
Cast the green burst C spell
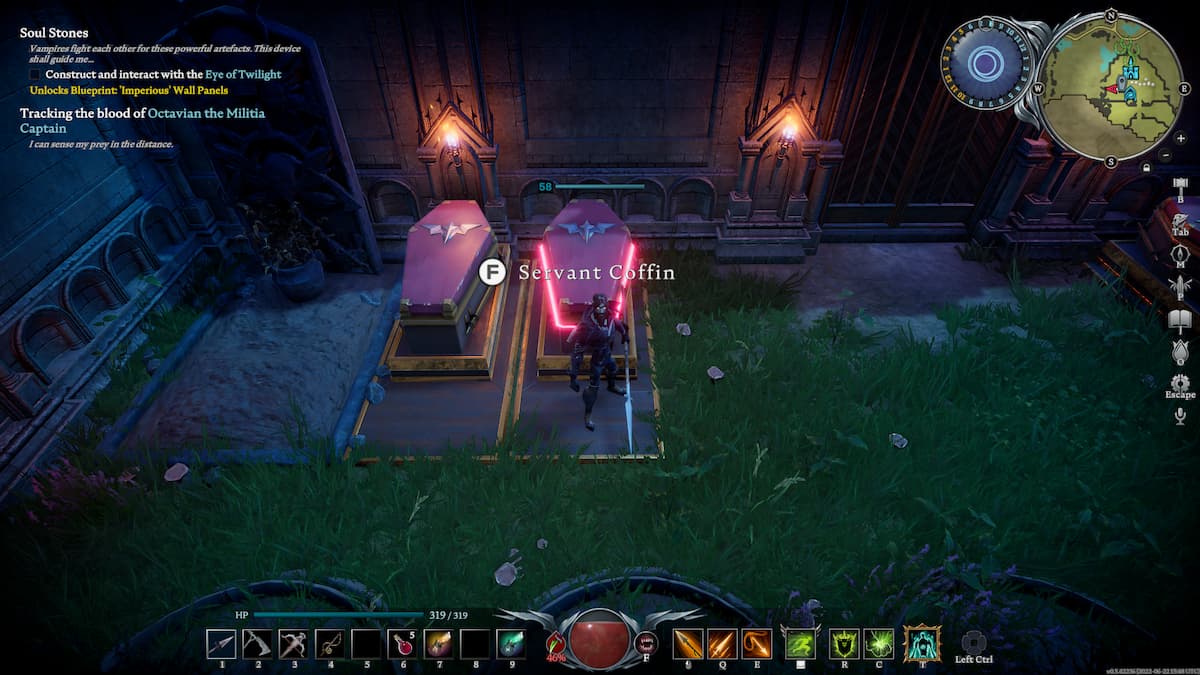point(878,643)
